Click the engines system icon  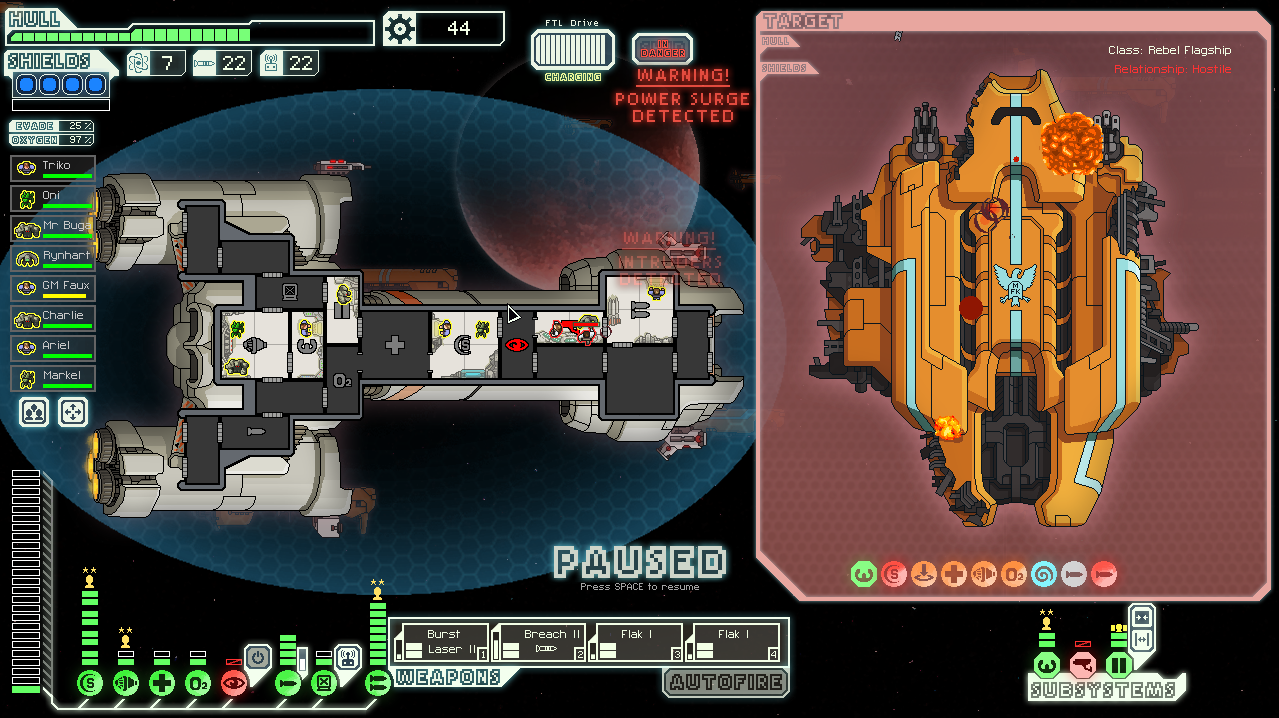coord(126,684)
